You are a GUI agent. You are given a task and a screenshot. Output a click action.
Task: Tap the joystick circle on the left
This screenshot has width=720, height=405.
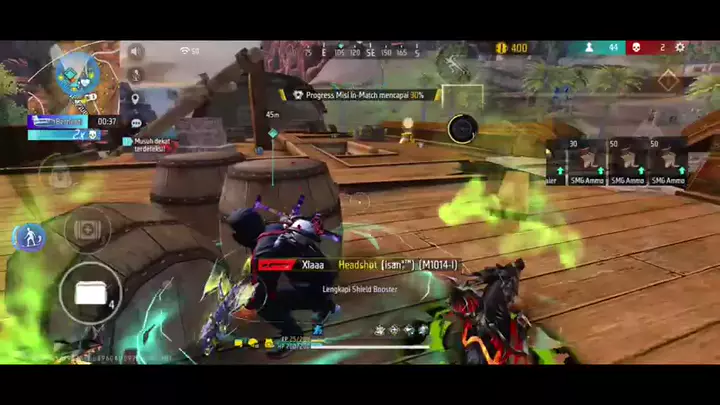[55, 176]
